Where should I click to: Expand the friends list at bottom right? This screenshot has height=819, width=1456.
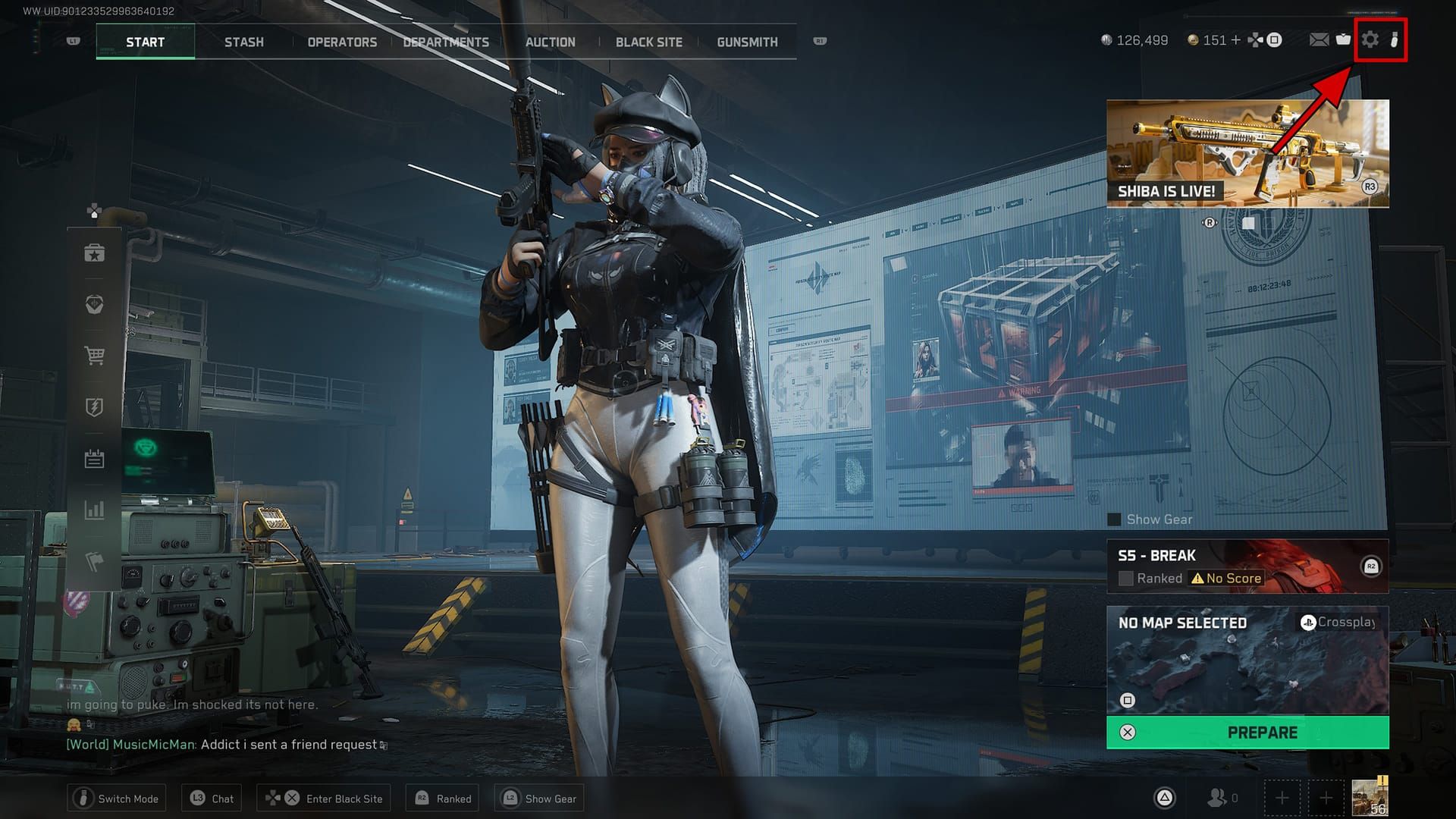pos(1220,798)
